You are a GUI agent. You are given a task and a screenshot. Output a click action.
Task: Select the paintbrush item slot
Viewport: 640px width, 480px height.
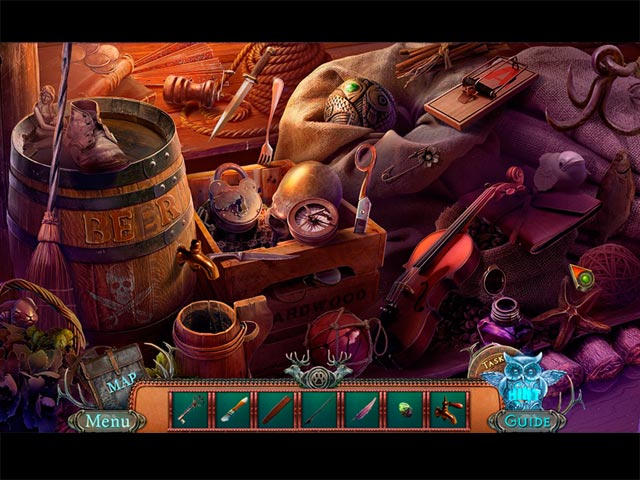(x=232, y=409)
